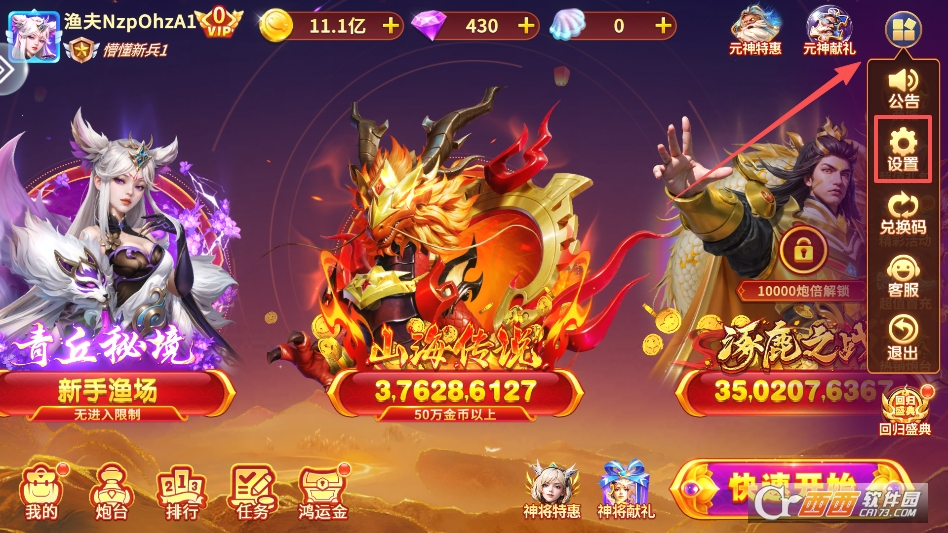Open the 兑换码 redeem code entry

tap(902, 213)
